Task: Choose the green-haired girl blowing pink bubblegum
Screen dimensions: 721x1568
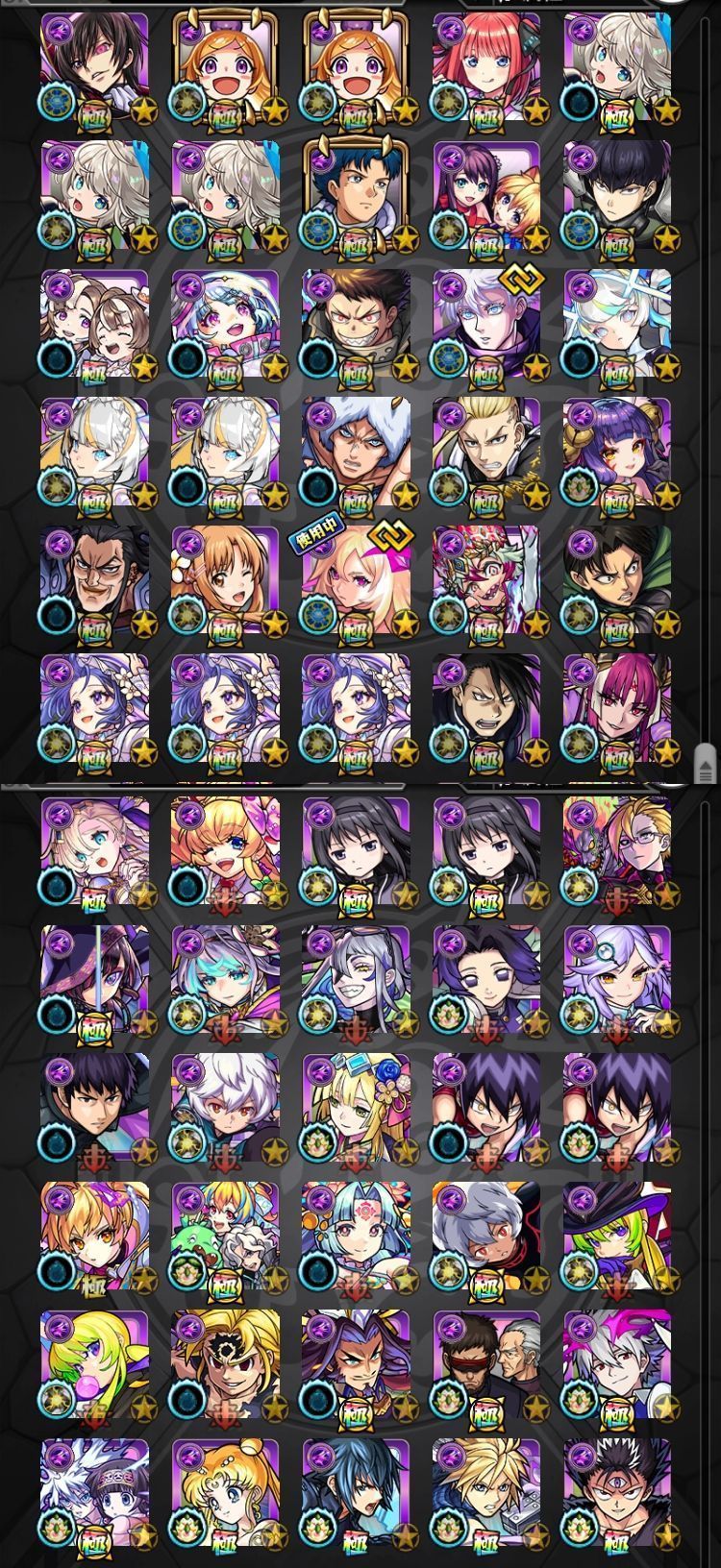Action: [x=94, y=1363]
